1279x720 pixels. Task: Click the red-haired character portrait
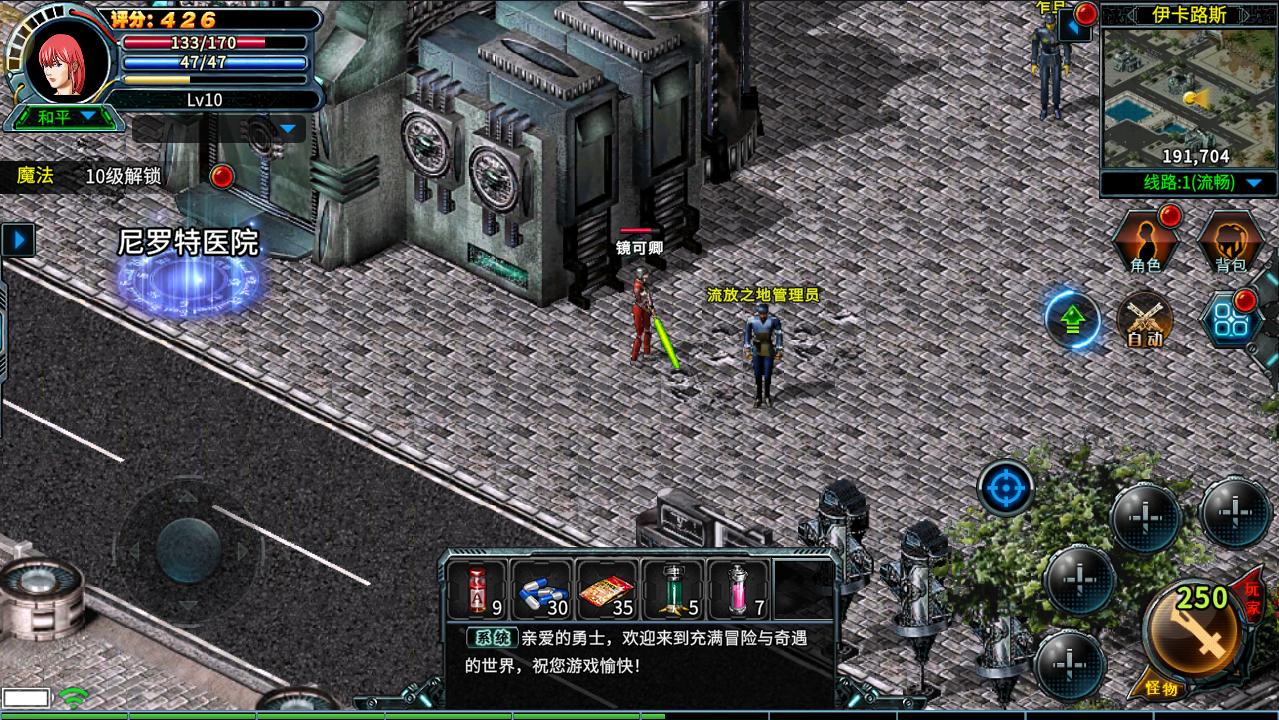tap(64, 60)
